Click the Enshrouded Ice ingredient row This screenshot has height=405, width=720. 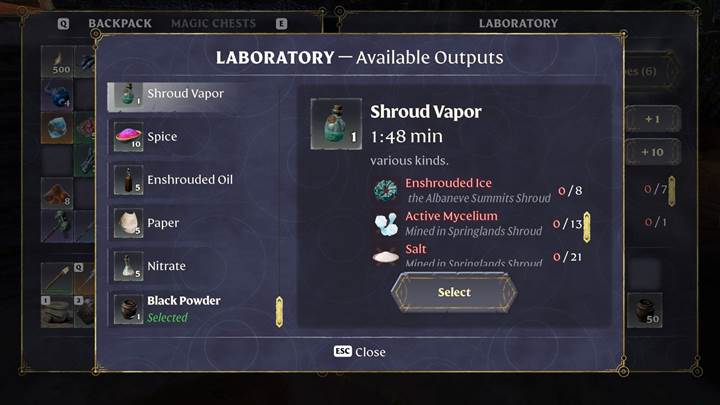point(470,190)
